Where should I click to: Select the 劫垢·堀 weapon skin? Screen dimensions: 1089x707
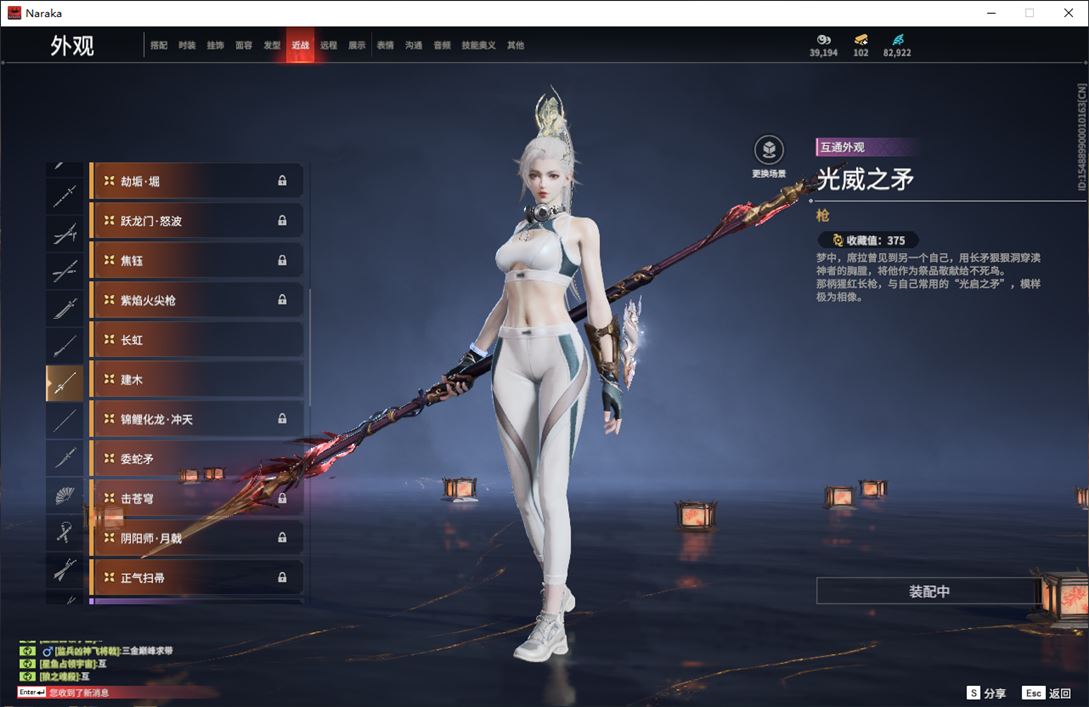(x=196, y=181)
